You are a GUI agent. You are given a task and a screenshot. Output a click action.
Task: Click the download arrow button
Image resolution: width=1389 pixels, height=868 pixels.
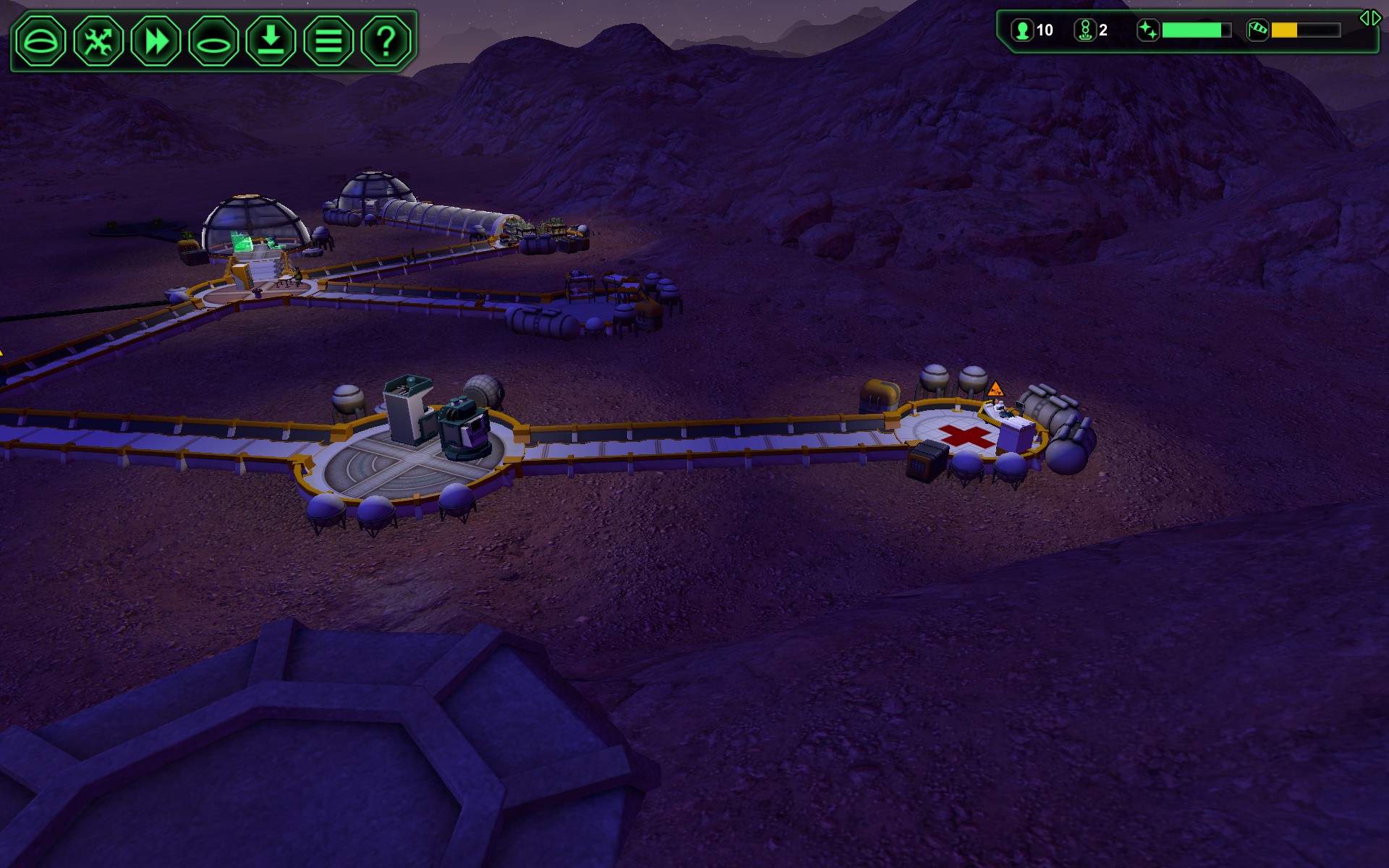click(271, 41)
